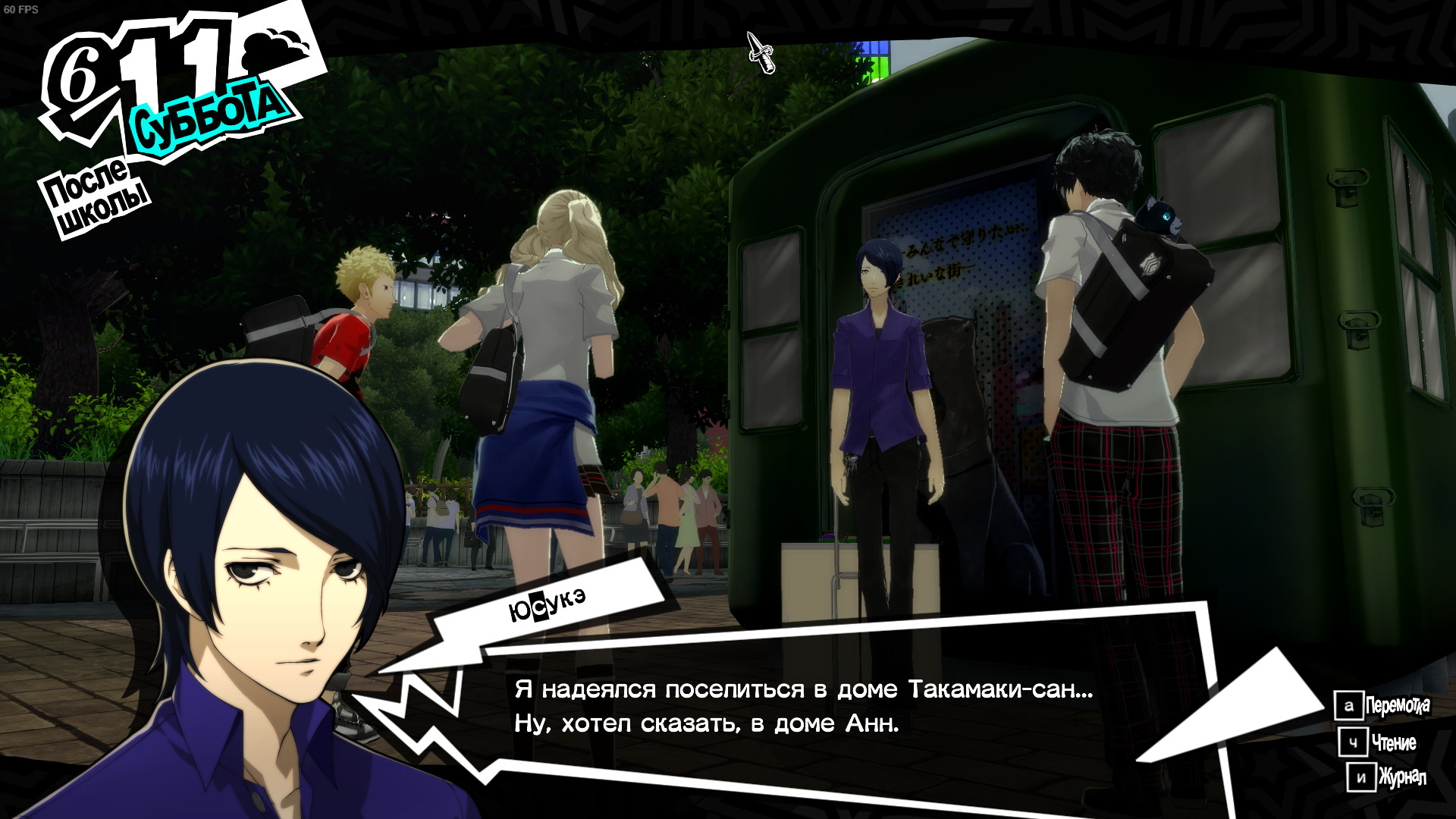
Task: Advance Yusuke's dialogue text box
Action: click(804, 705)
